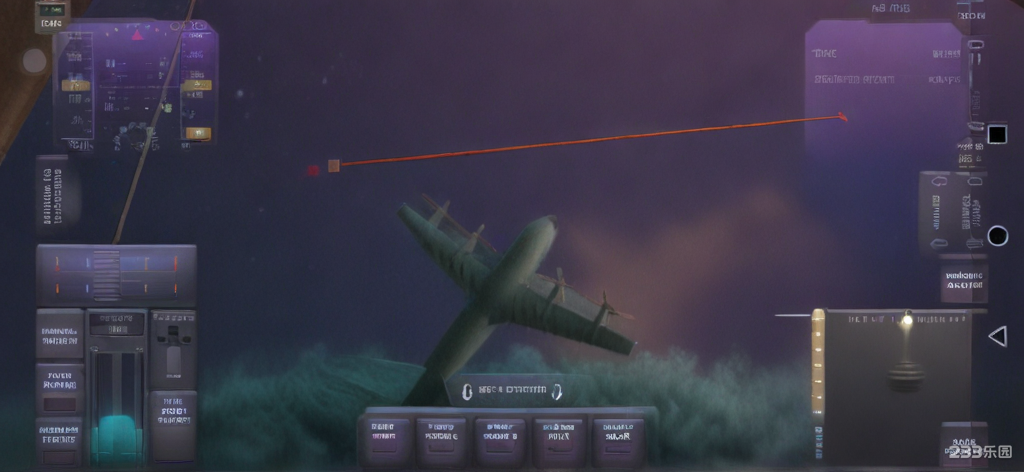Tap the round grey button beside the instrument panel
The width and height of the screenshot is (1024, 472).
[35, 61]
